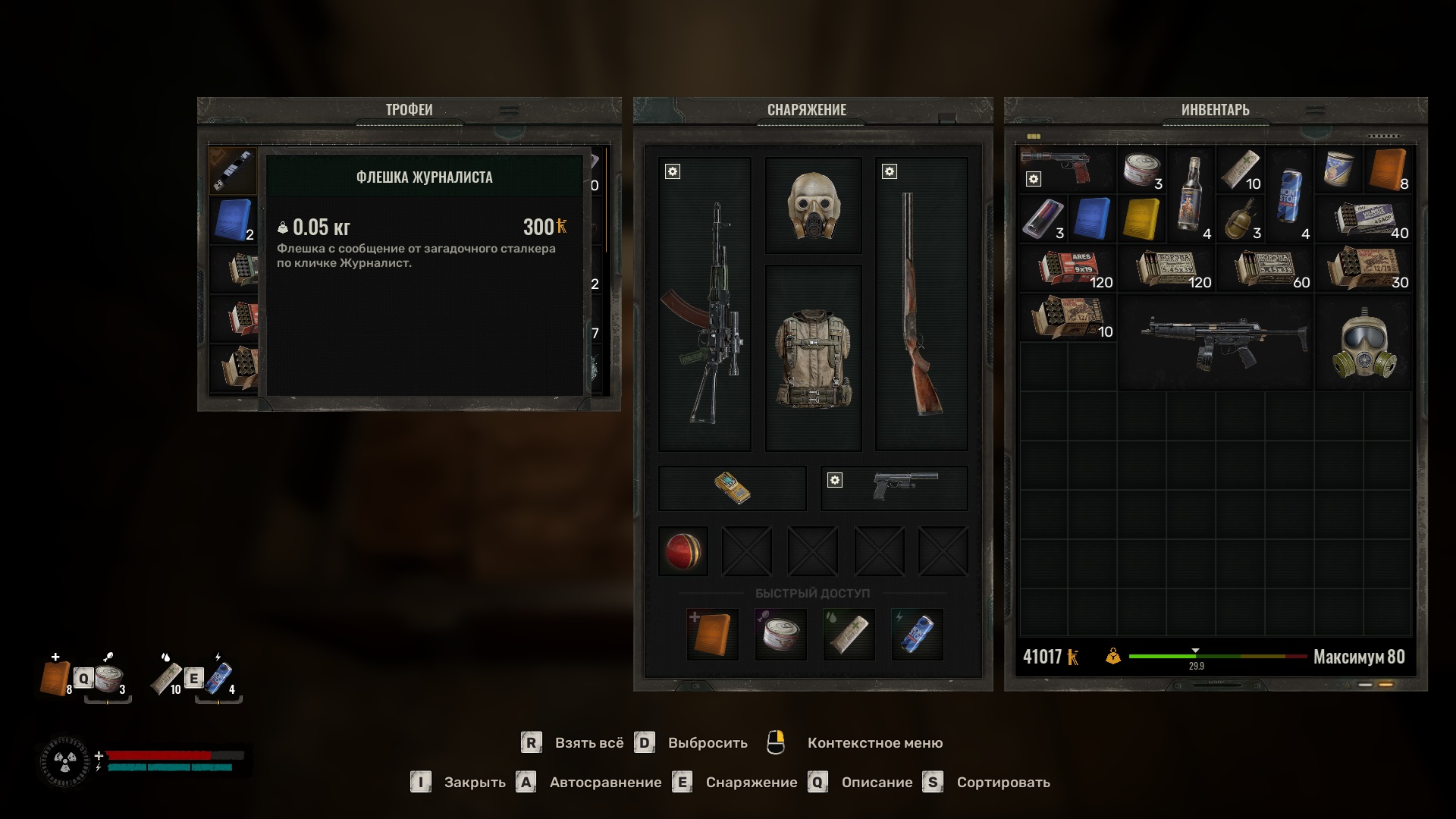Select the equipped AK rifle slot
Viewport: 1456px width, 819px height.
[704, 305]
